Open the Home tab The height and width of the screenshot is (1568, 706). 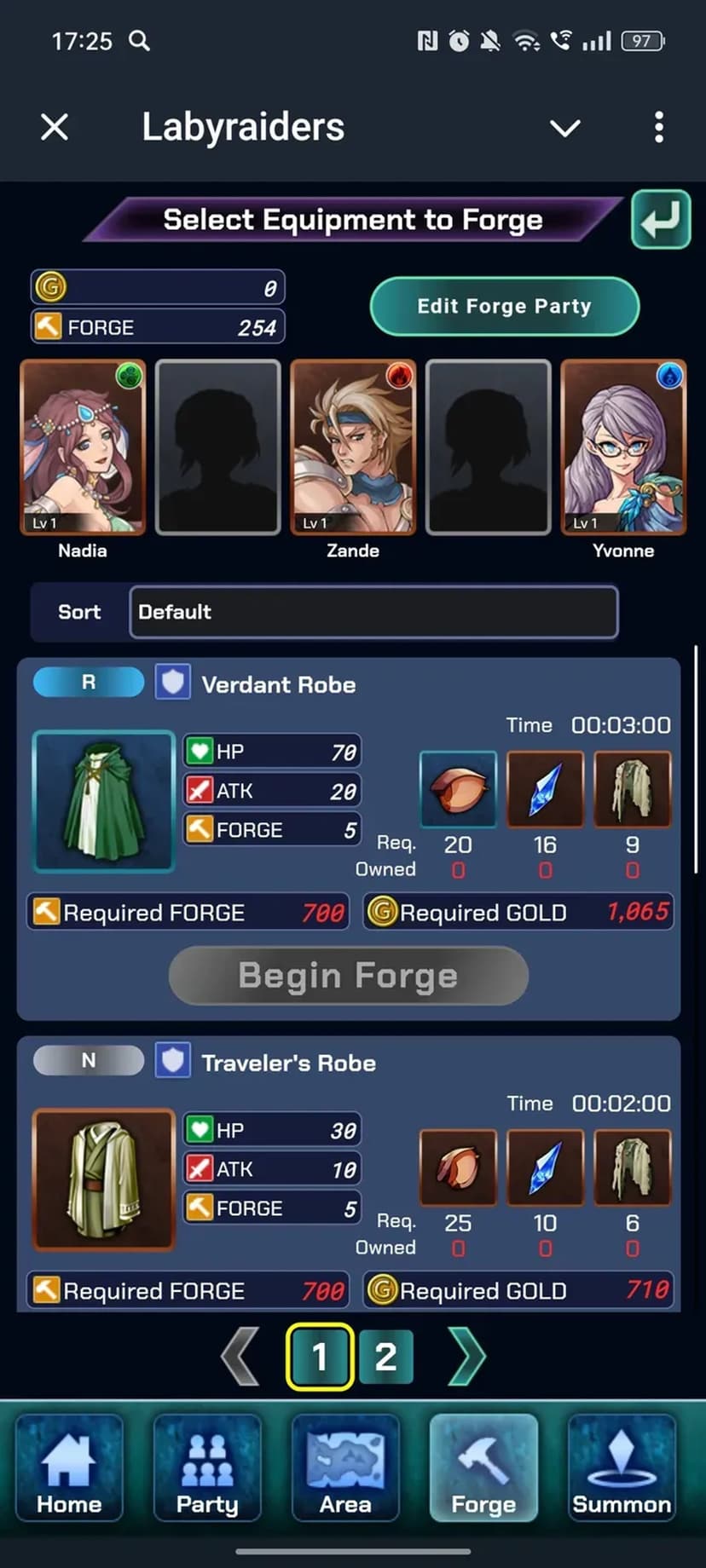(x=69, y=1467)
